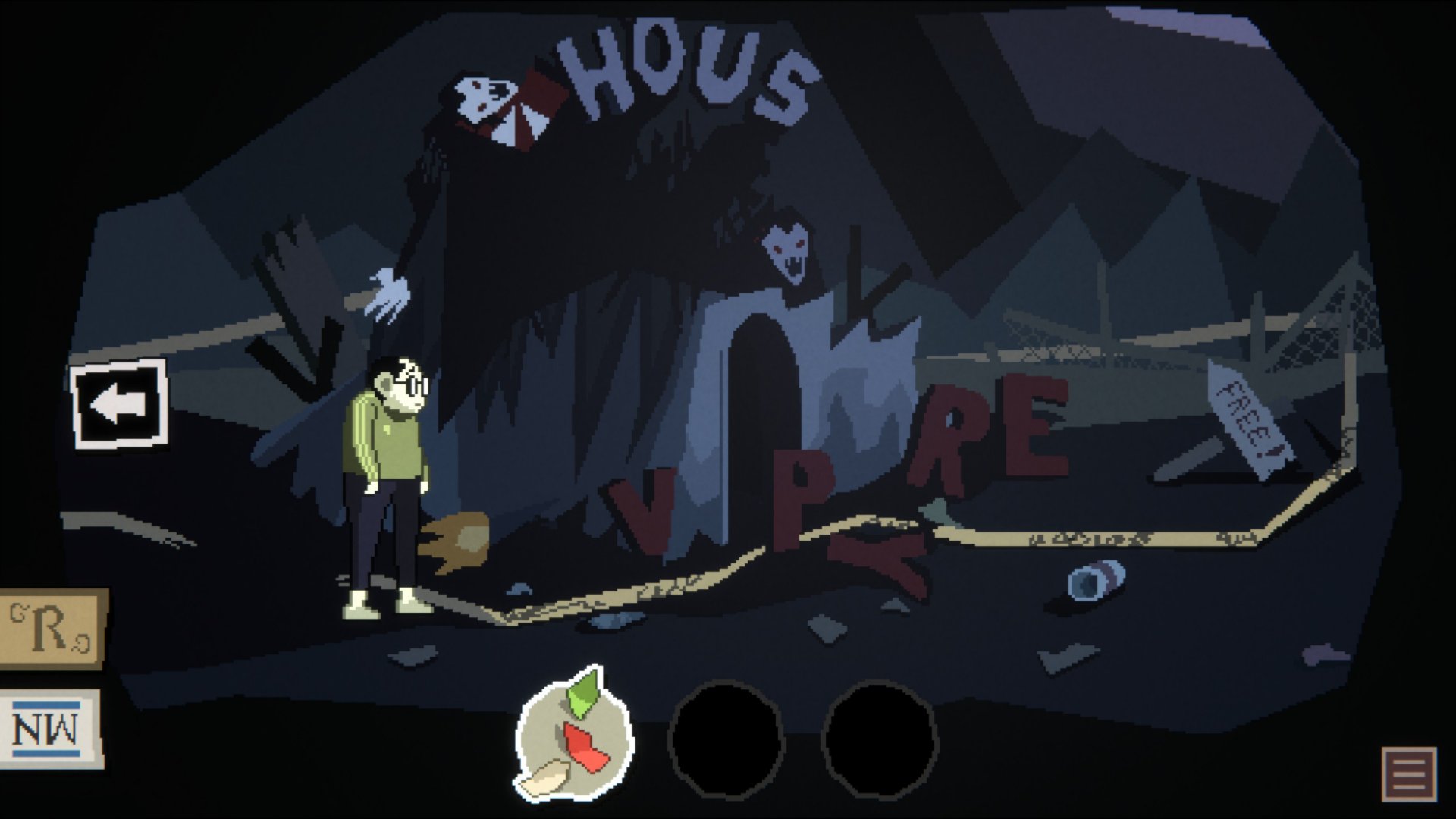
Task: Open the NW newspaper icon
Action: (x=50, y=730)
